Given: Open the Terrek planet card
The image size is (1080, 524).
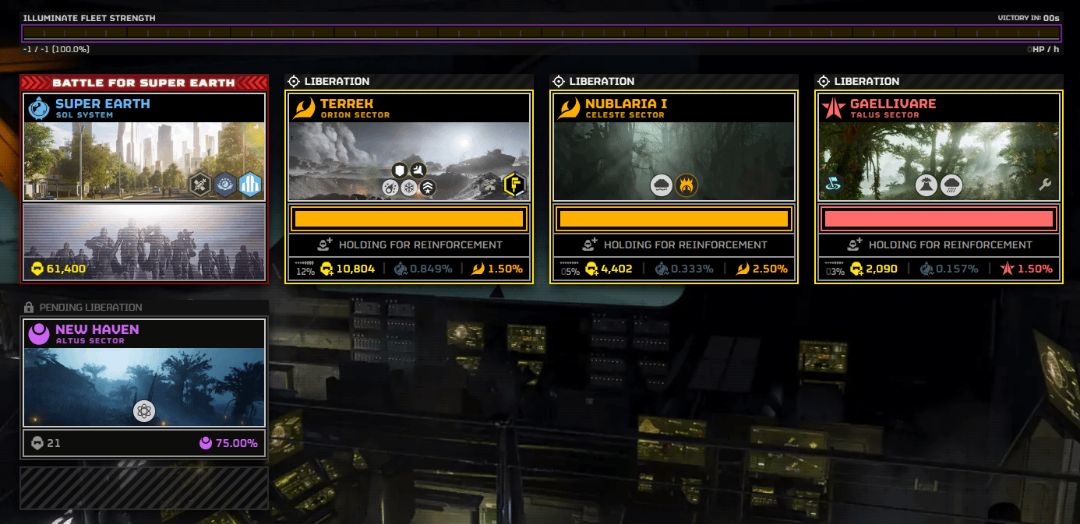Looking at the screenshot, I should pos(409,150).
